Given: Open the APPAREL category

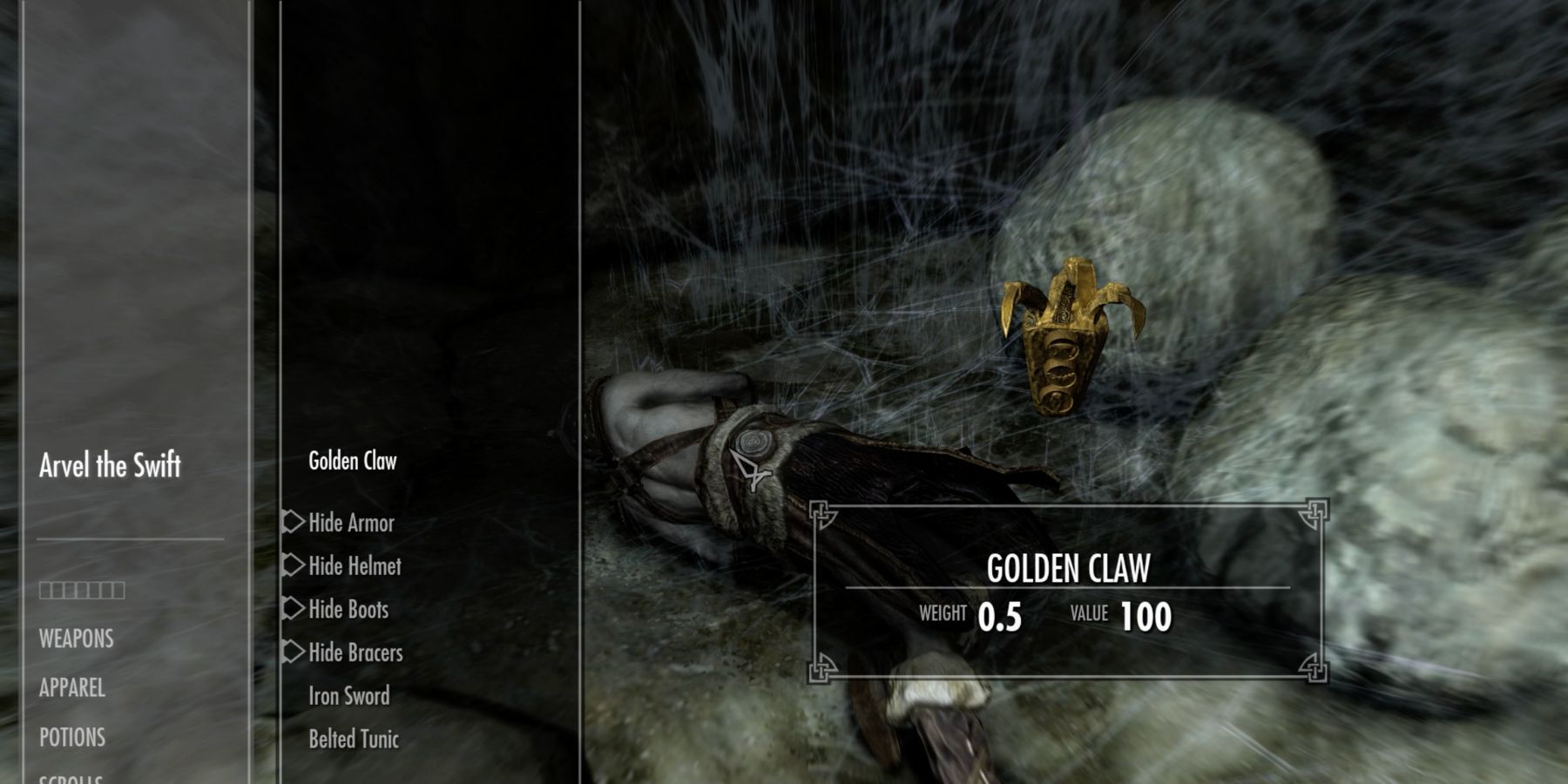Looking at the screenshot, I should [71, 688].
